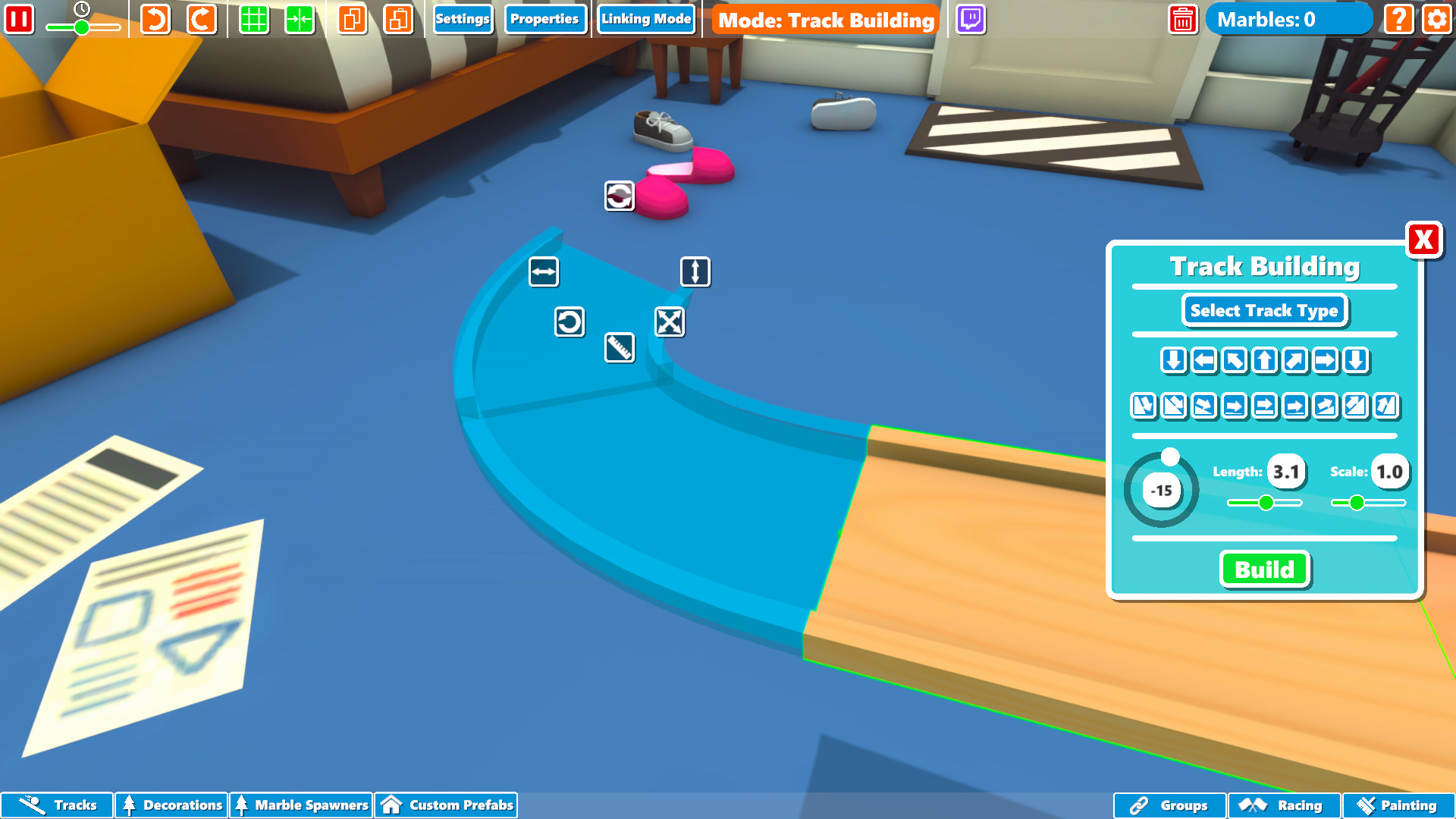Select the Undo icon in the toolbar
This screenshot has height=819, width=1456.
pyautogui.click(x=155, y=19)
